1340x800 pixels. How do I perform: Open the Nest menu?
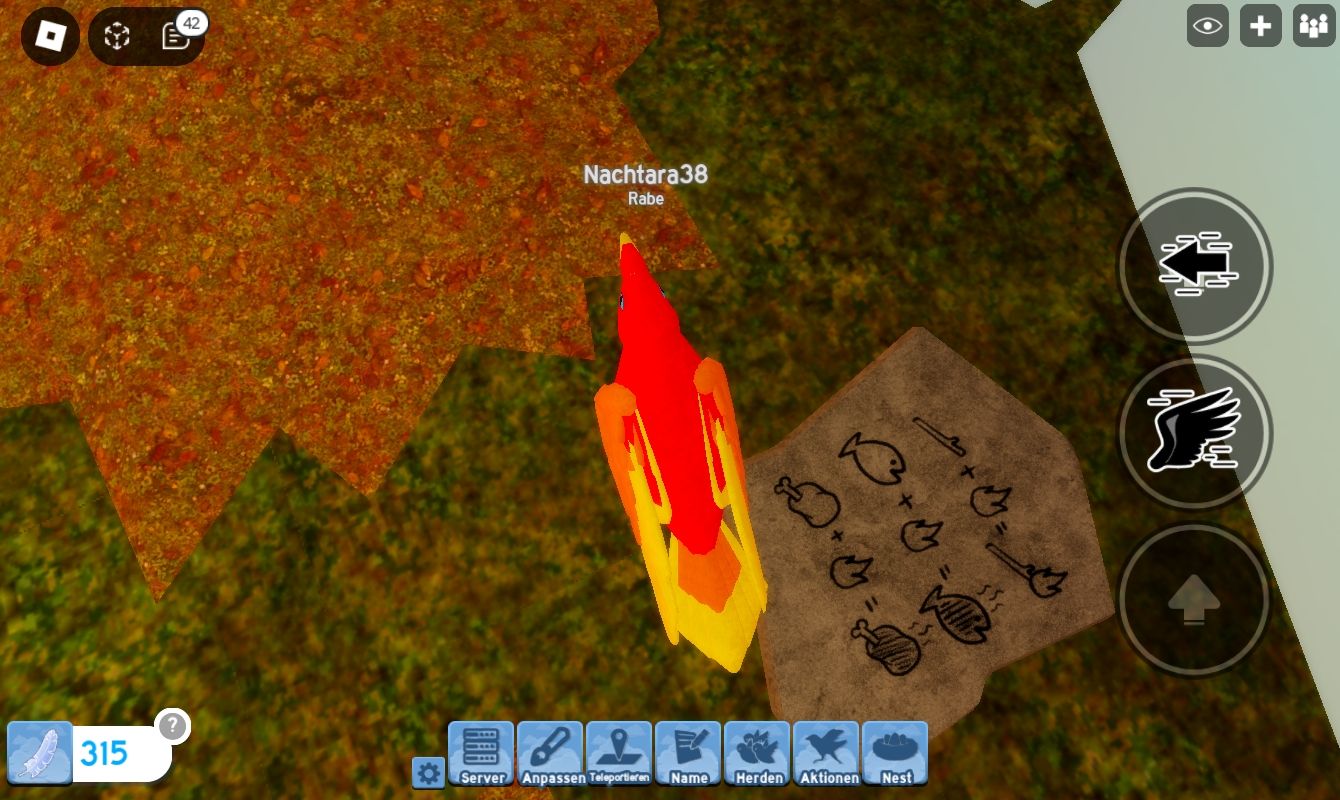point(895,754)
